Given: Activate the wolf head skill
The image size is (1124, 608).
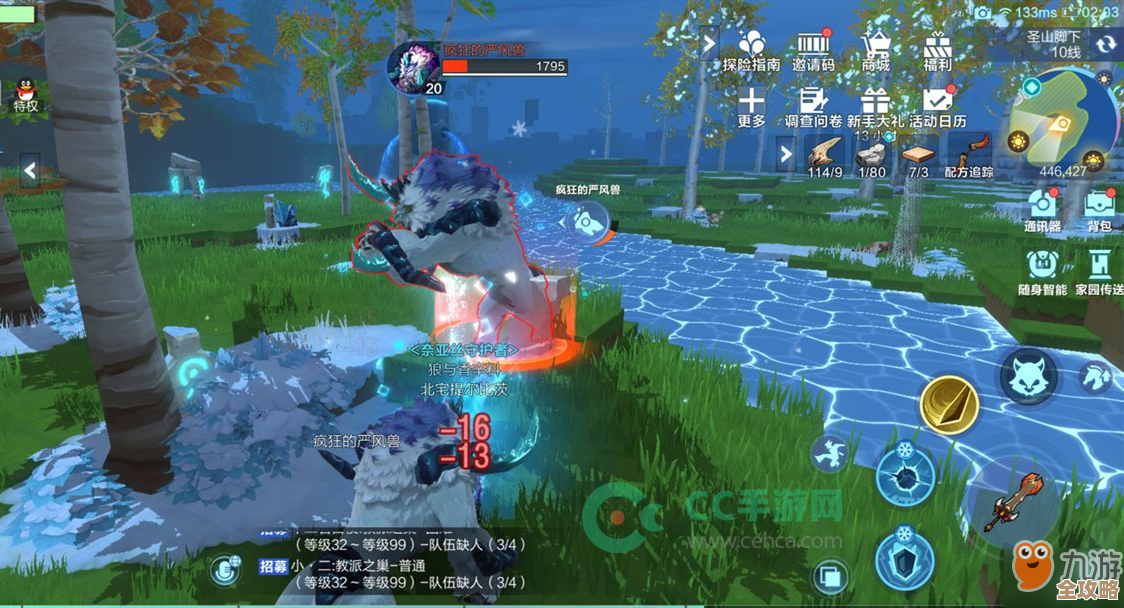Looking at the screenshot, I should (1029, 378).
